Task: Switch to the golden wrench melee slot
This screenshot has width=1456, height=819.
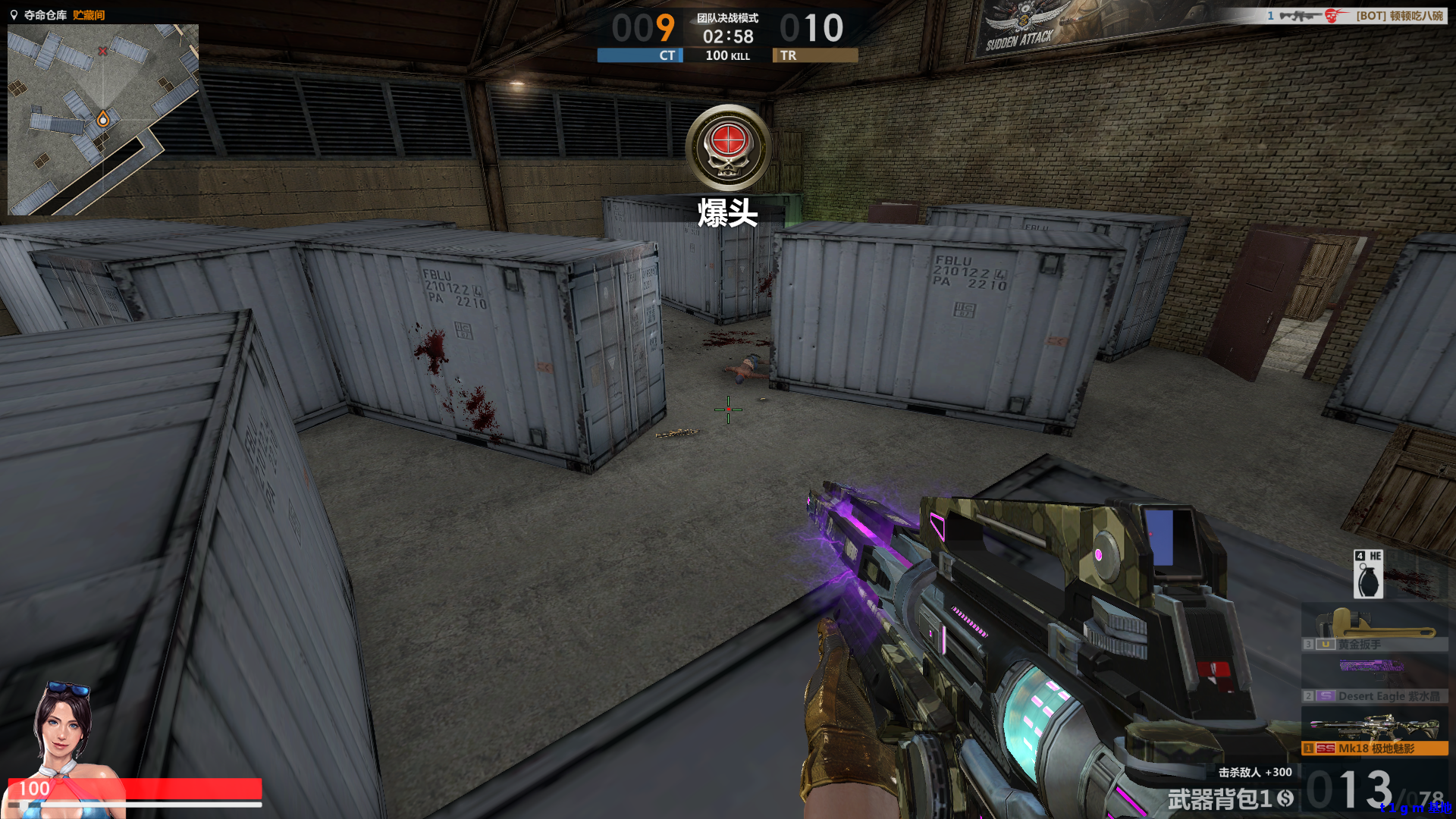Action: pyautogui.click(x=1374, y=629)
